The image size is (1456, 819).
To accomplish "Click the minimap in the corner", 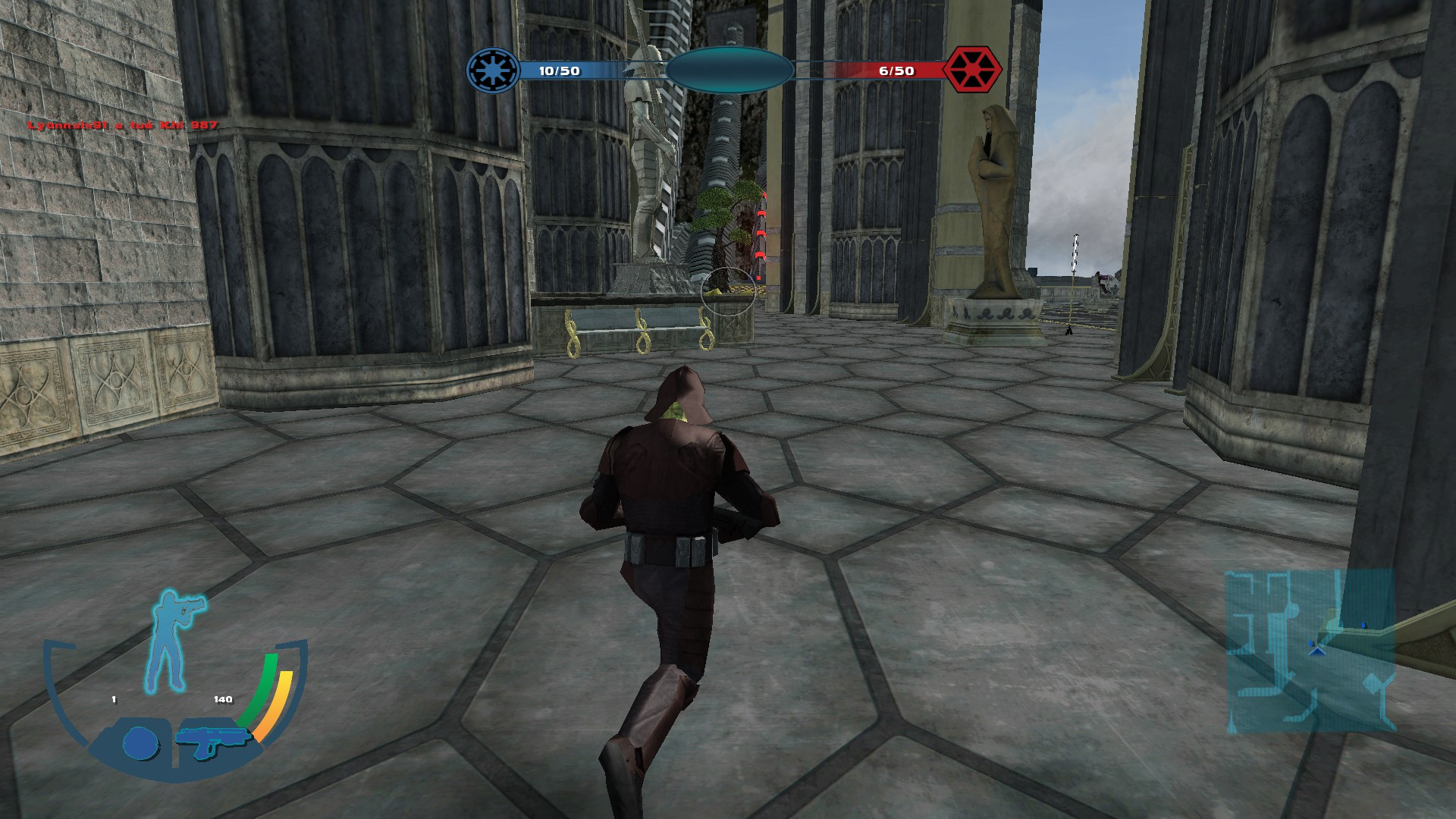I will 1310,652.
